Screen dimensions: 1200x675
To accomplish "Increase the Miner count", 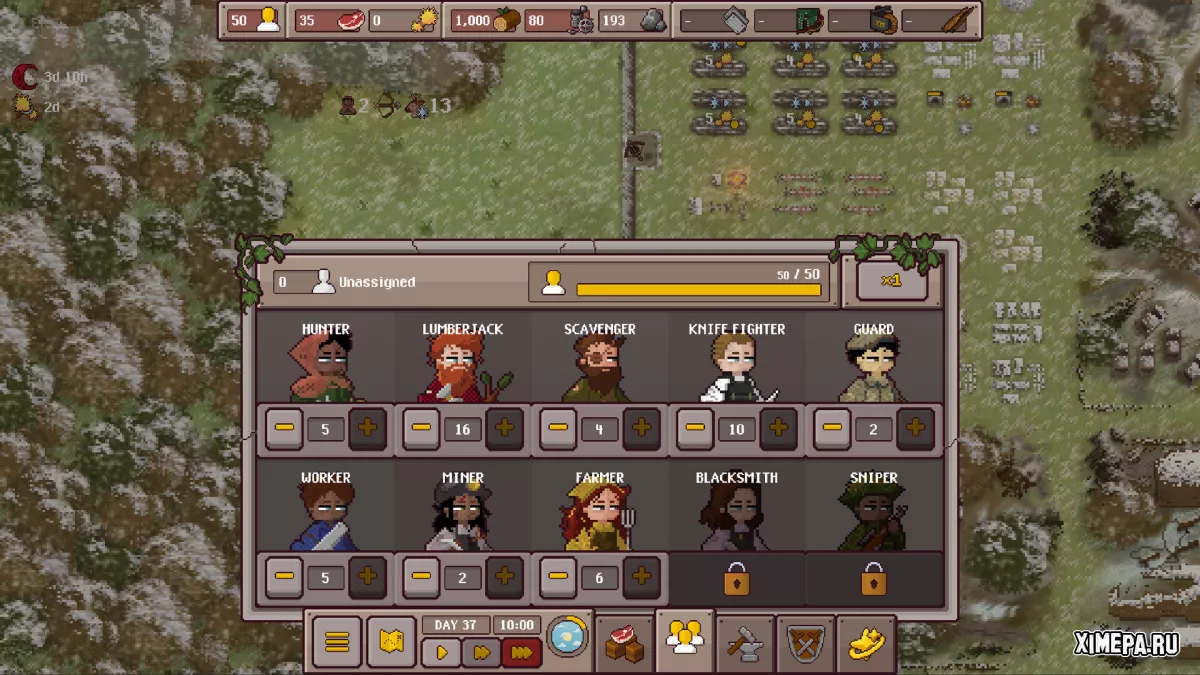I will (504, 577).
